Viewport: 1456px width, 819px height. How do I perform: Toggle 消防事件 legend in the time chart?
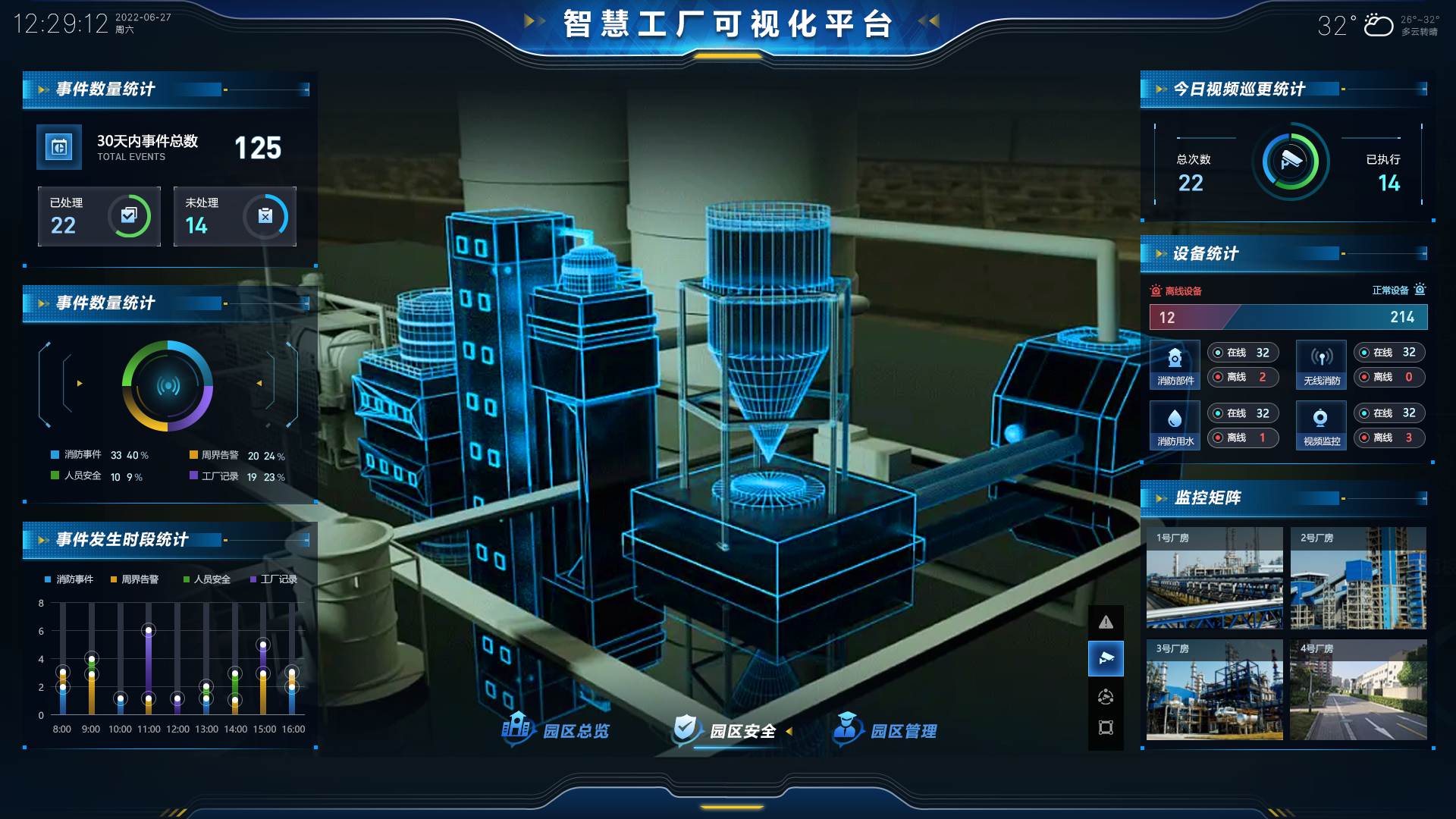pyautogui.click(x=69, y=579)
